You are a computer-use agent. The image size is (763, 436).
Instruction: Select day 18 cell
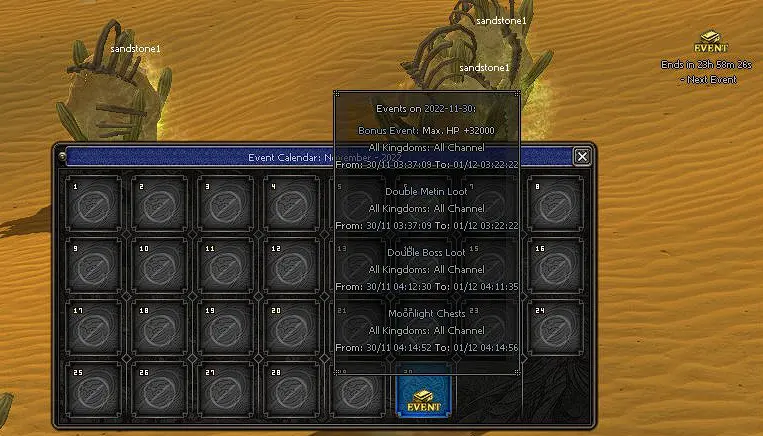click(x=159, y=328)
